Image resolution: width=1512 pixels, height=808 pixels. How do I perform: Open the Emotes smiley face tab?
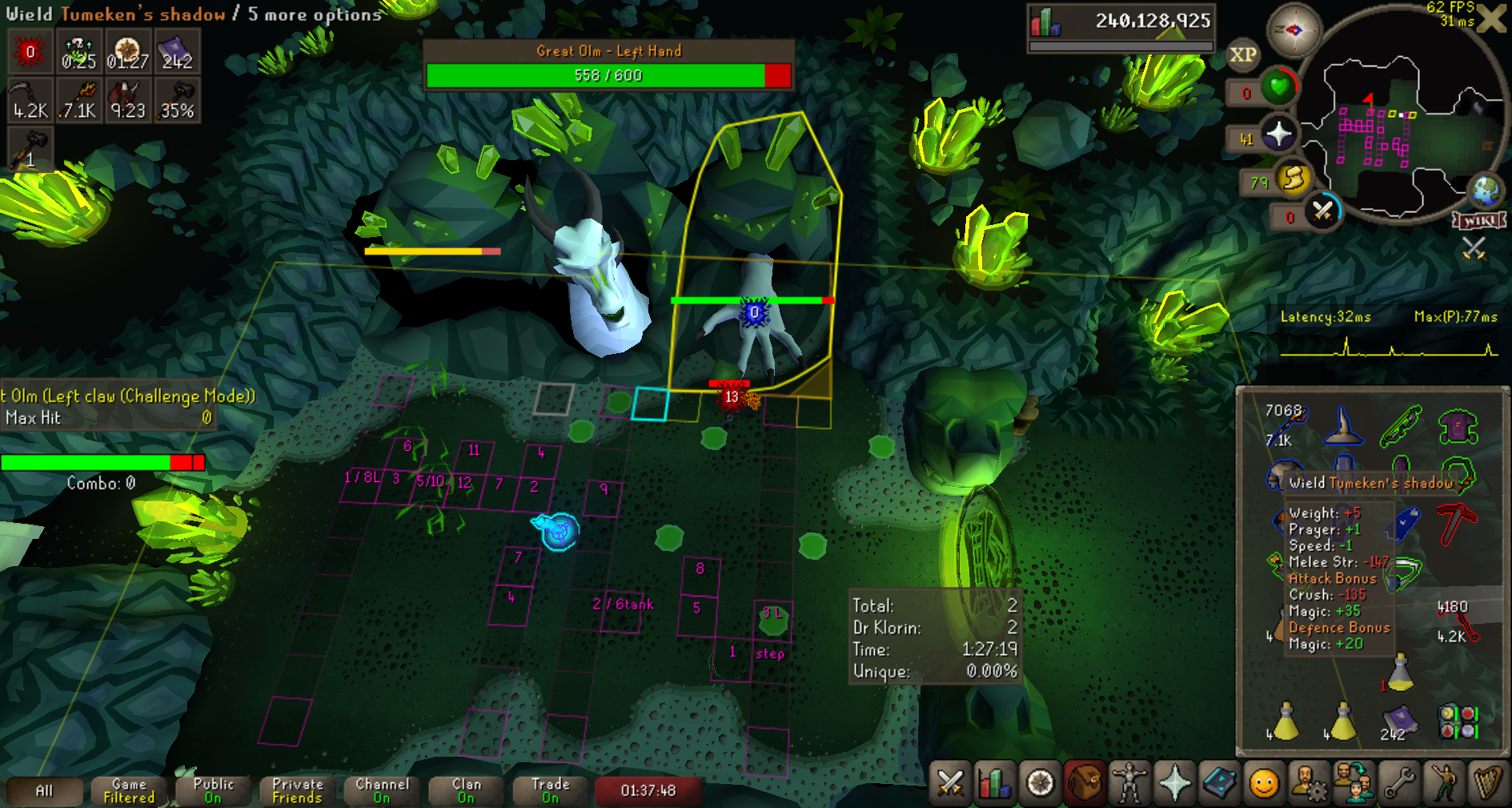click(x=1264, y=783)
